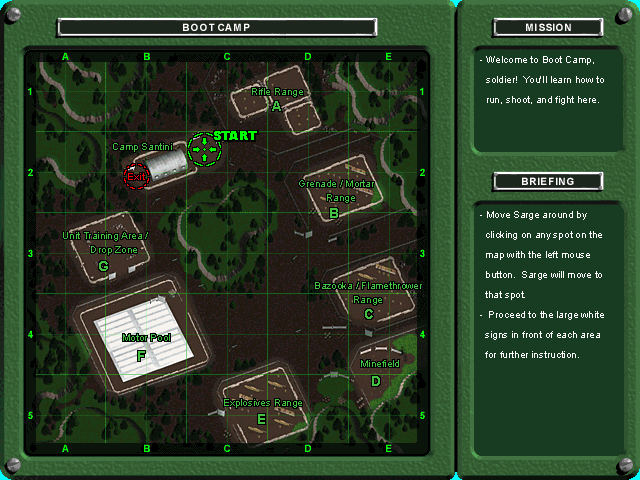Choose Rifle Range area A on map
Screen dimensions: 640x480
pyautogui.click(x=276, y=105)
